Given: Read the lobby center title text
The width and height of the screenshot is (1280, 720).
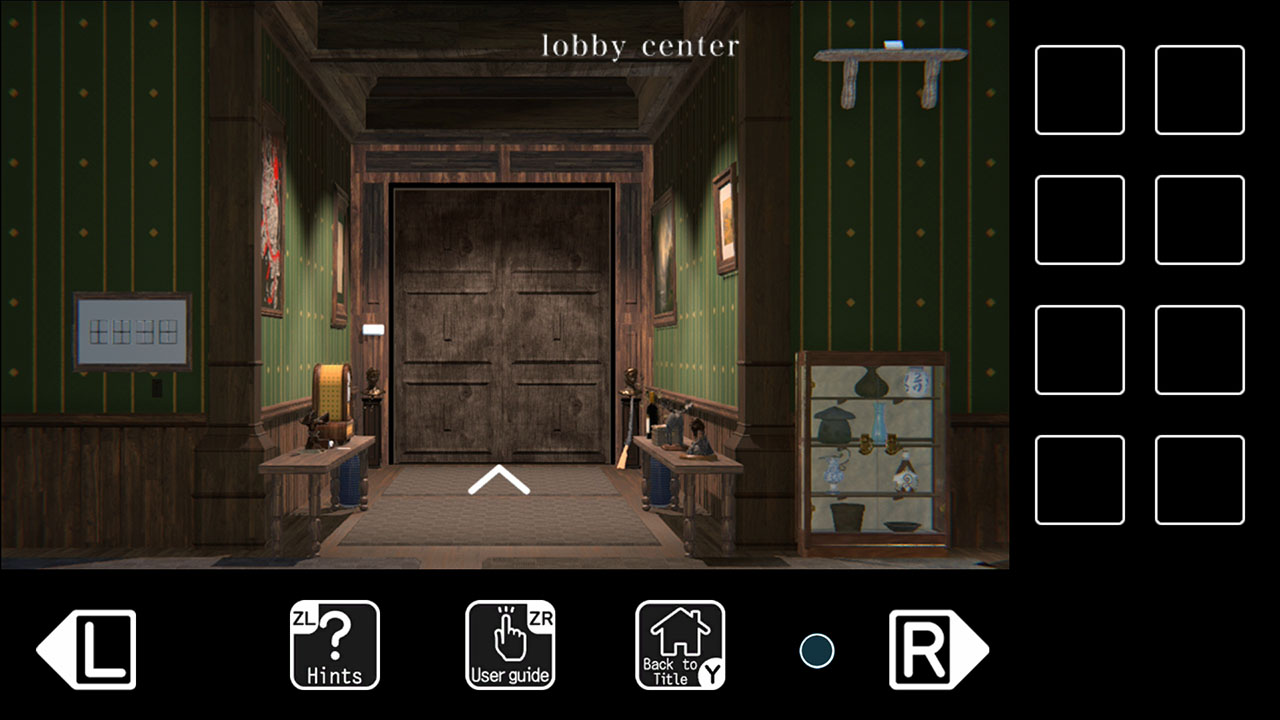Looking at the screenshot, I should point(638,45).
